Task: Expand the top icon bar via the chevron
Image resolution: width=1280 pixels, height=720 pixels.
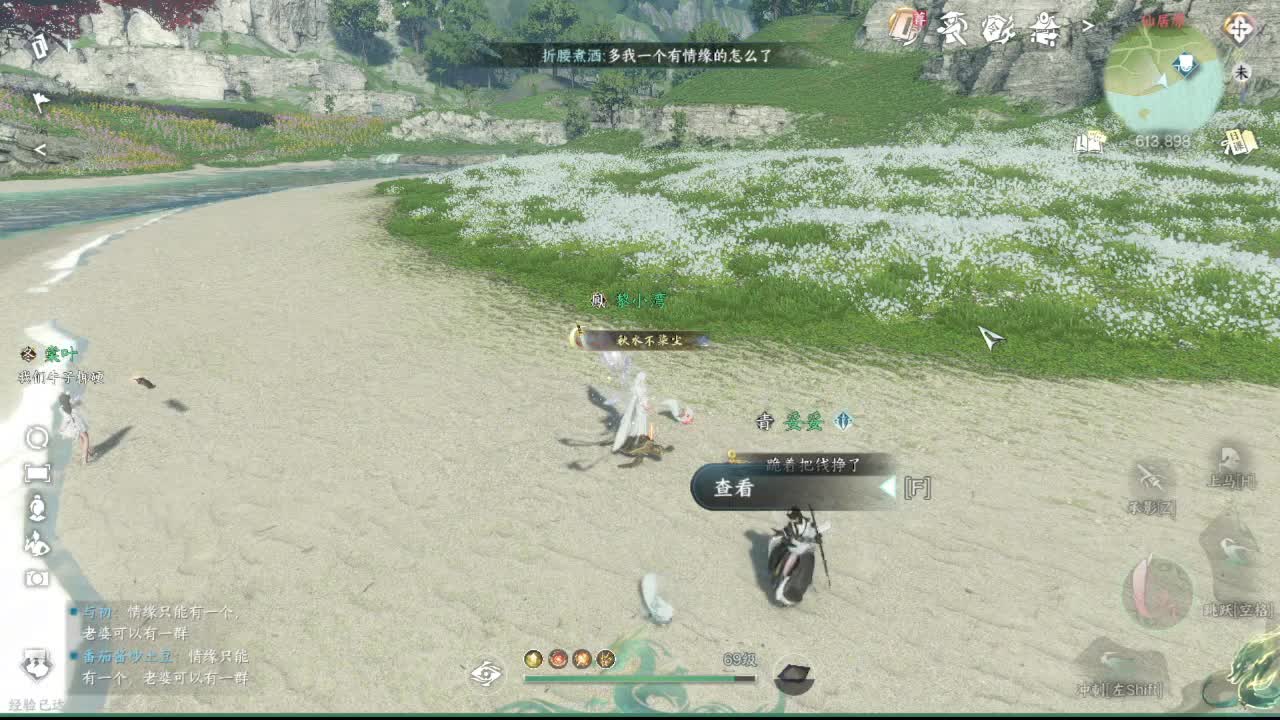Action: click(x=1086, y=27)
